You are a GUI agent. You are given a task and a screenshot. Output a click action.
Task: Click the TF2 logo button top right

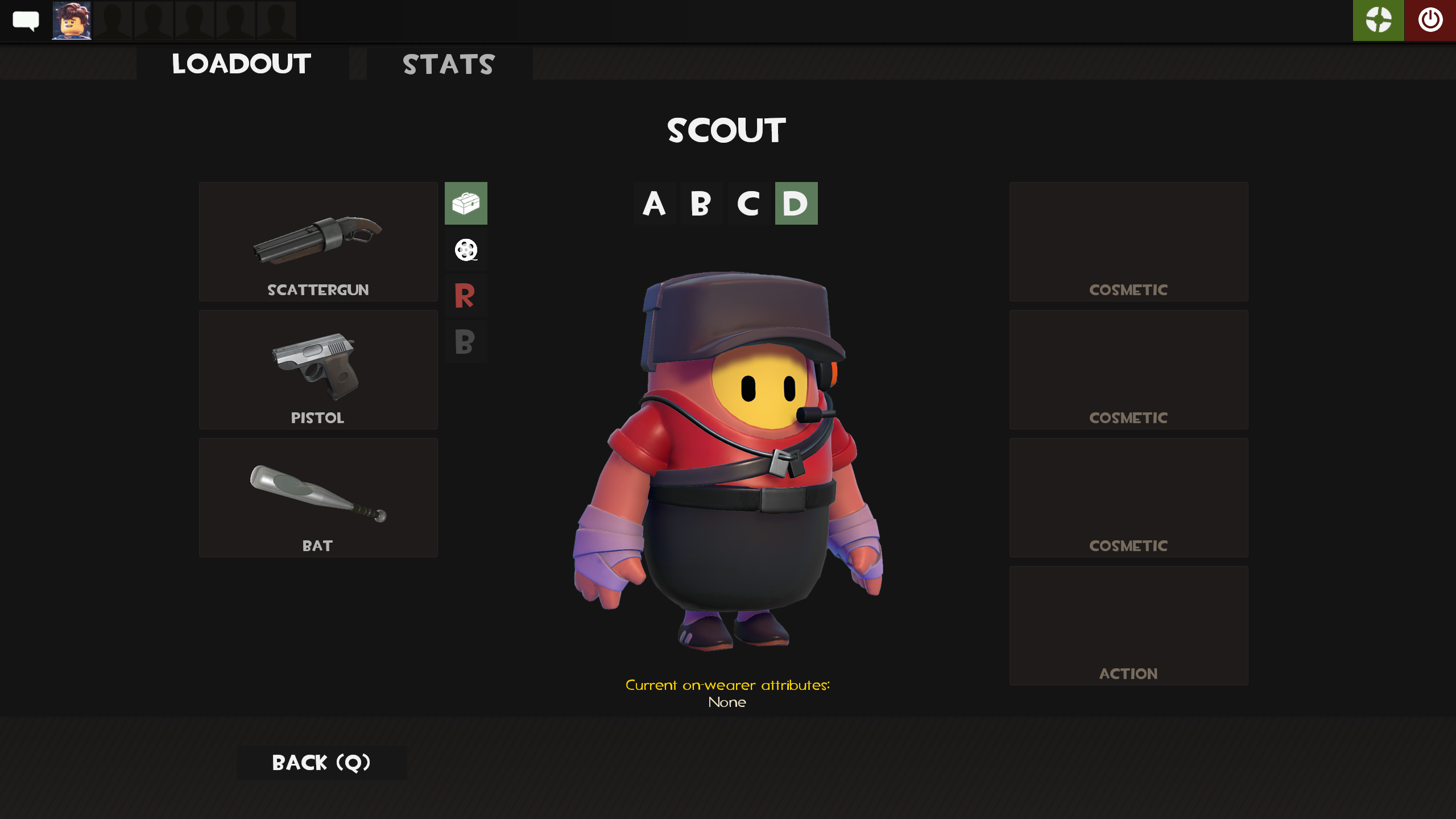(x=1378, y=20)
